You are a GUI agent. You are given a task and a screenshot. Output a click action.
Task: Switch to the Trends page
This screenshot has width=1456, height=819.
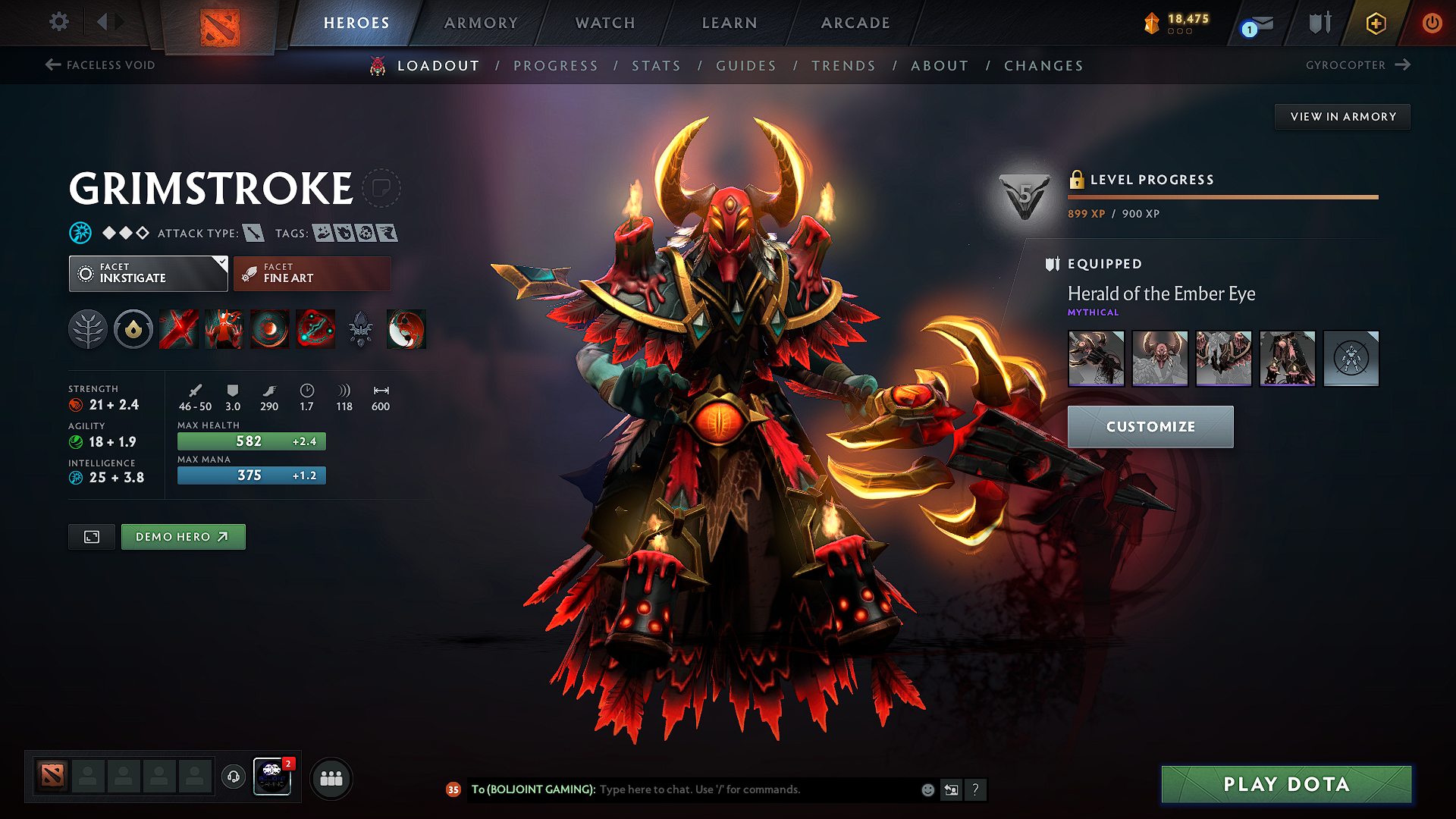pyautogui.click(x=843, y=66)
